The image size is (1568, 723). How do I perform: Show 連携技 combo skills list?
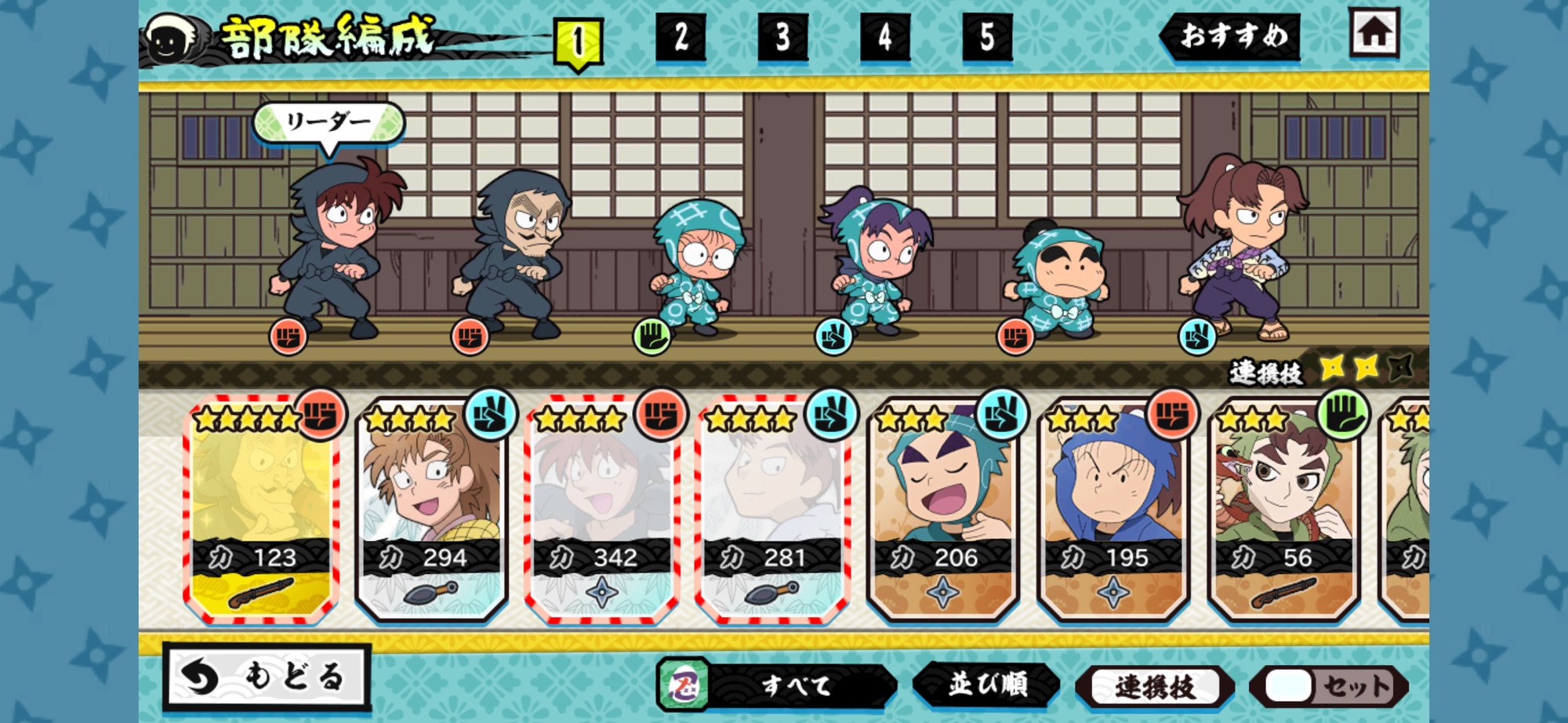tap(1154, 687)
